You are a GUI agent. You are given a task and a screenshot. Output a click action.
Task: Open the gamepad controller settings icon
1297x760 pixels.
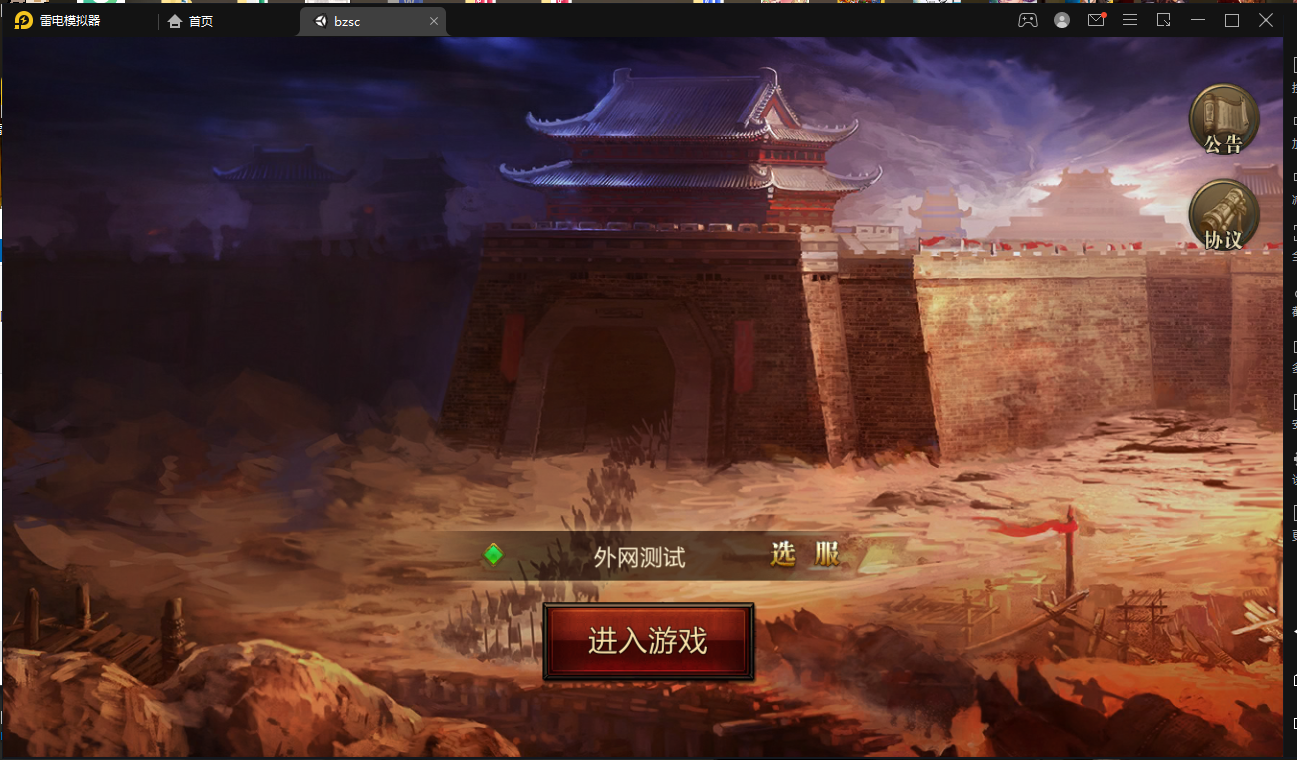pyautogui.click(x=1029, y=19)
